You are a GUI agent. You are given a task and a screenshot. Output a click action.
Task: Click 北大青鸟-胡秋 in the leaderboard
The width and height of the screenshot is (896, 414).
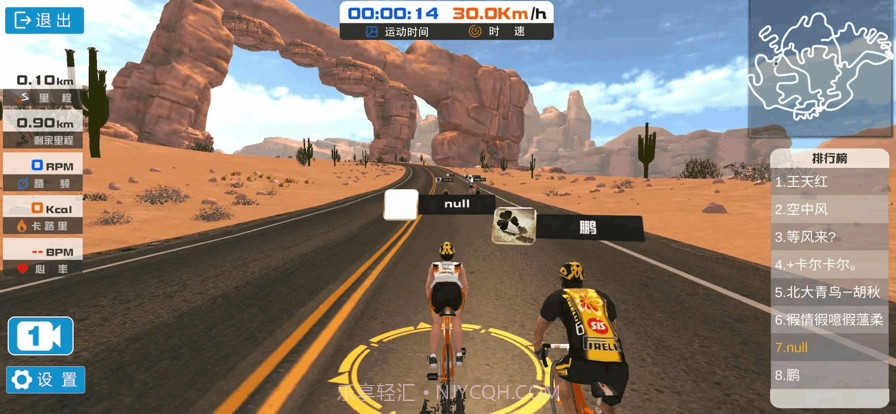point(829,293)
